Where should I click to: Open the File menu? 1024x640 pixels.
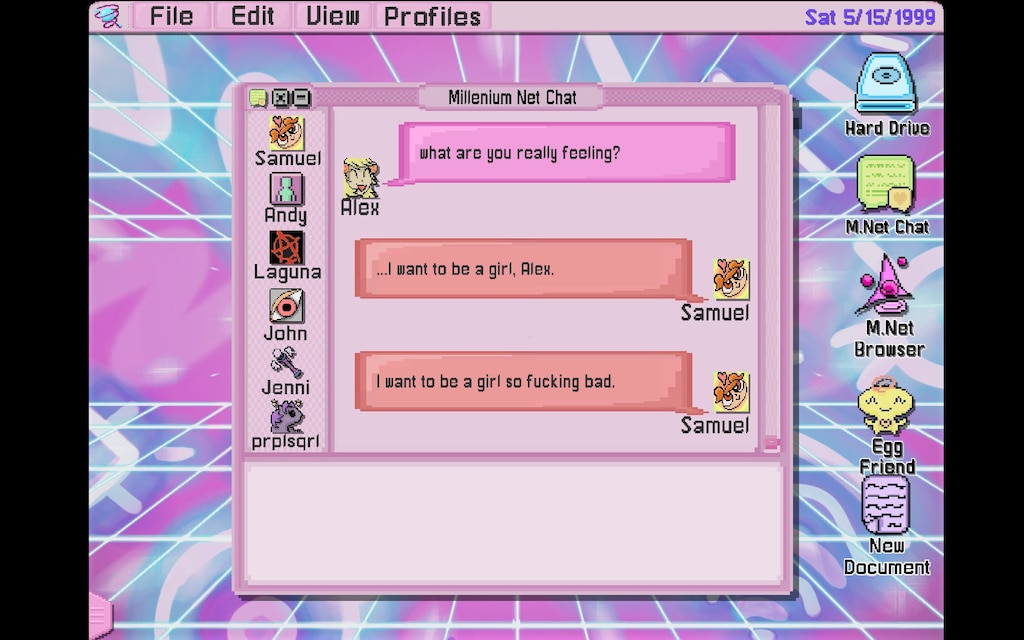(171, 16)
